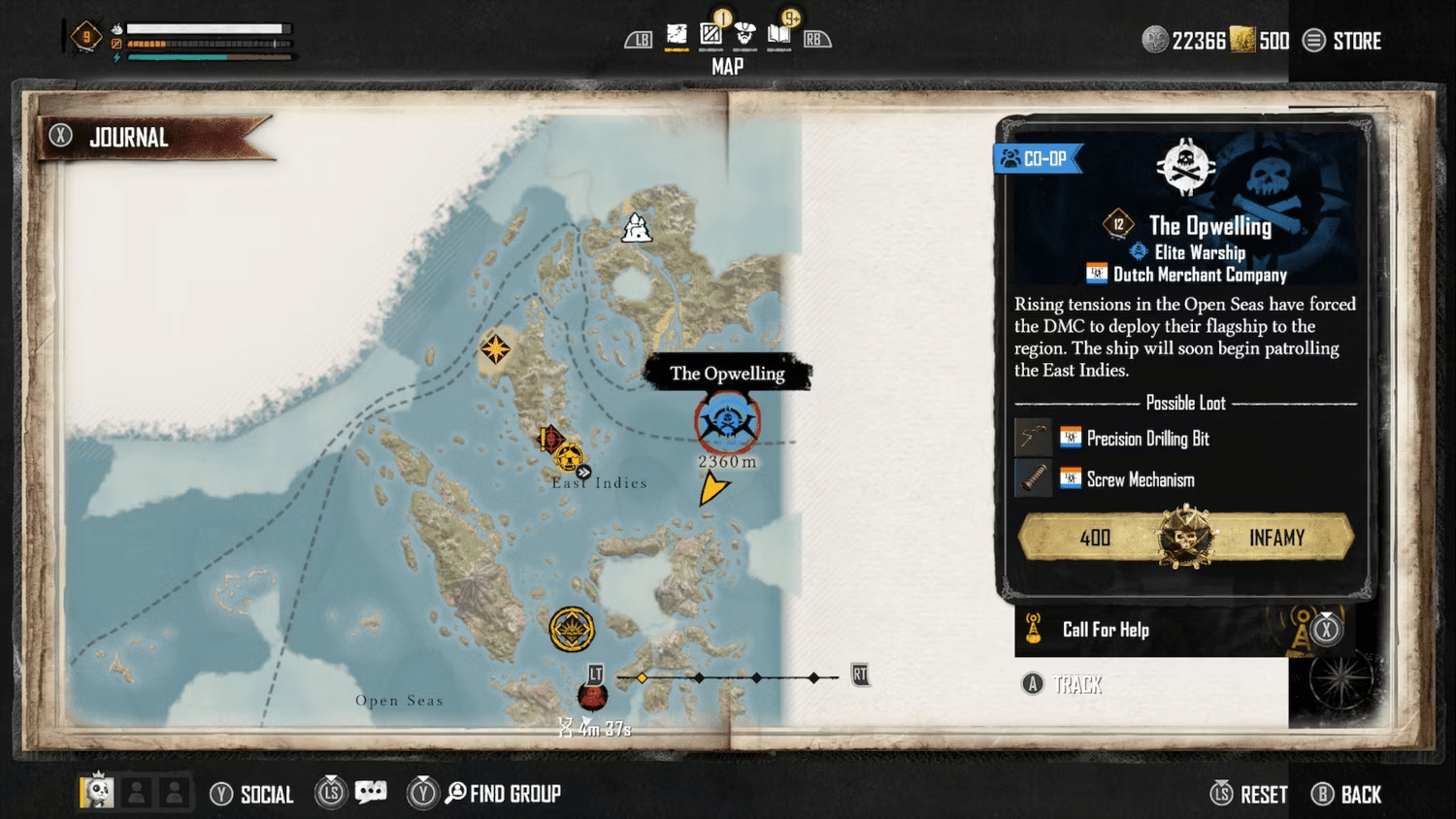The height and width of the screenshot is (819, 1456).
Task: Click the Screw Mechanism loot icon
Action: (1033, 478)
